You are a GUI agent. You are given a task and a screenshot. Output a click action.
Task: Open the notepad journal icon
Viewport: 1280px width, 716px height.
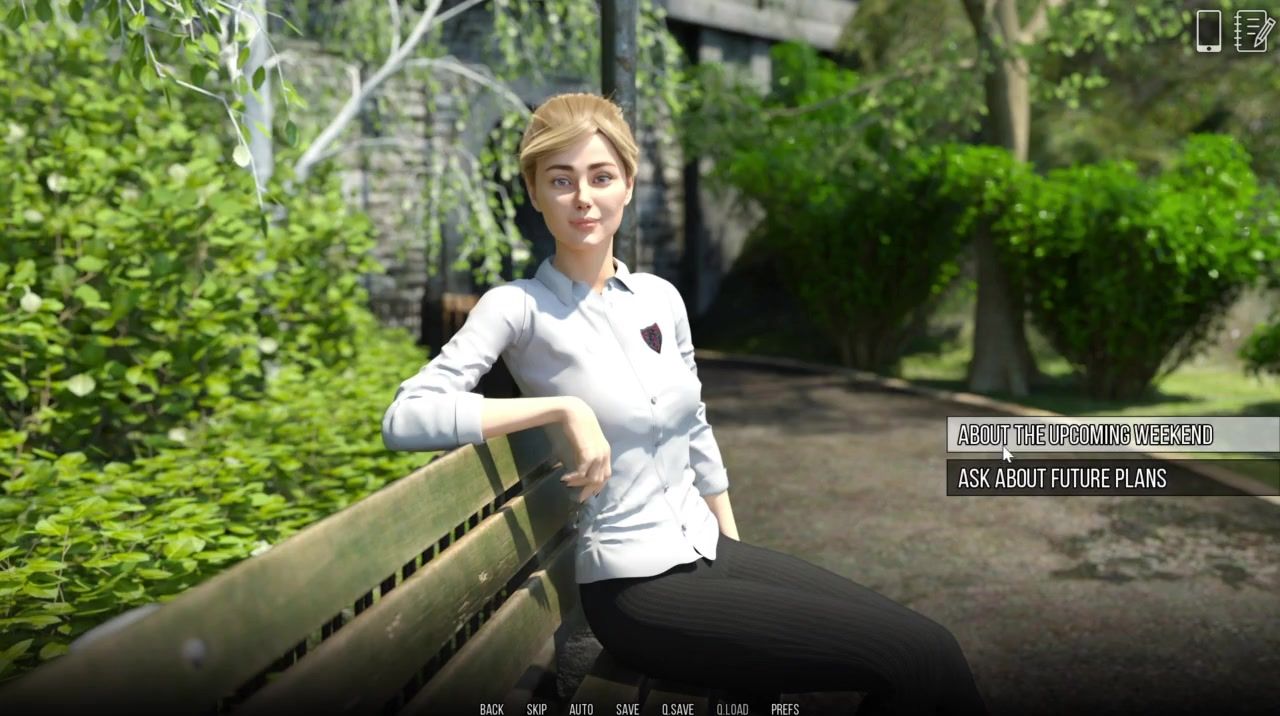pos(1254,31)
